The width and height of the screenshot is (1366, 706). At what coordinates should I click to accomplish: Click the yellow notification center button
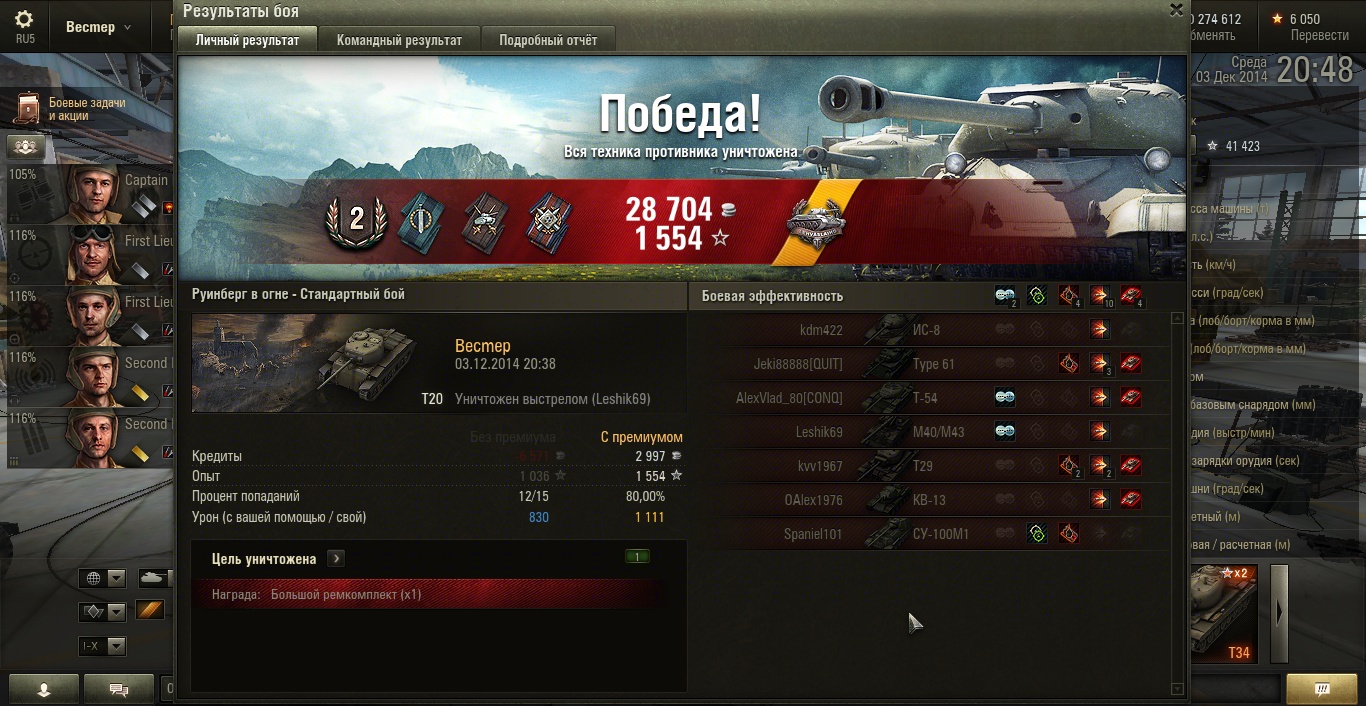pyautogui.click(x=1321, y=689)
